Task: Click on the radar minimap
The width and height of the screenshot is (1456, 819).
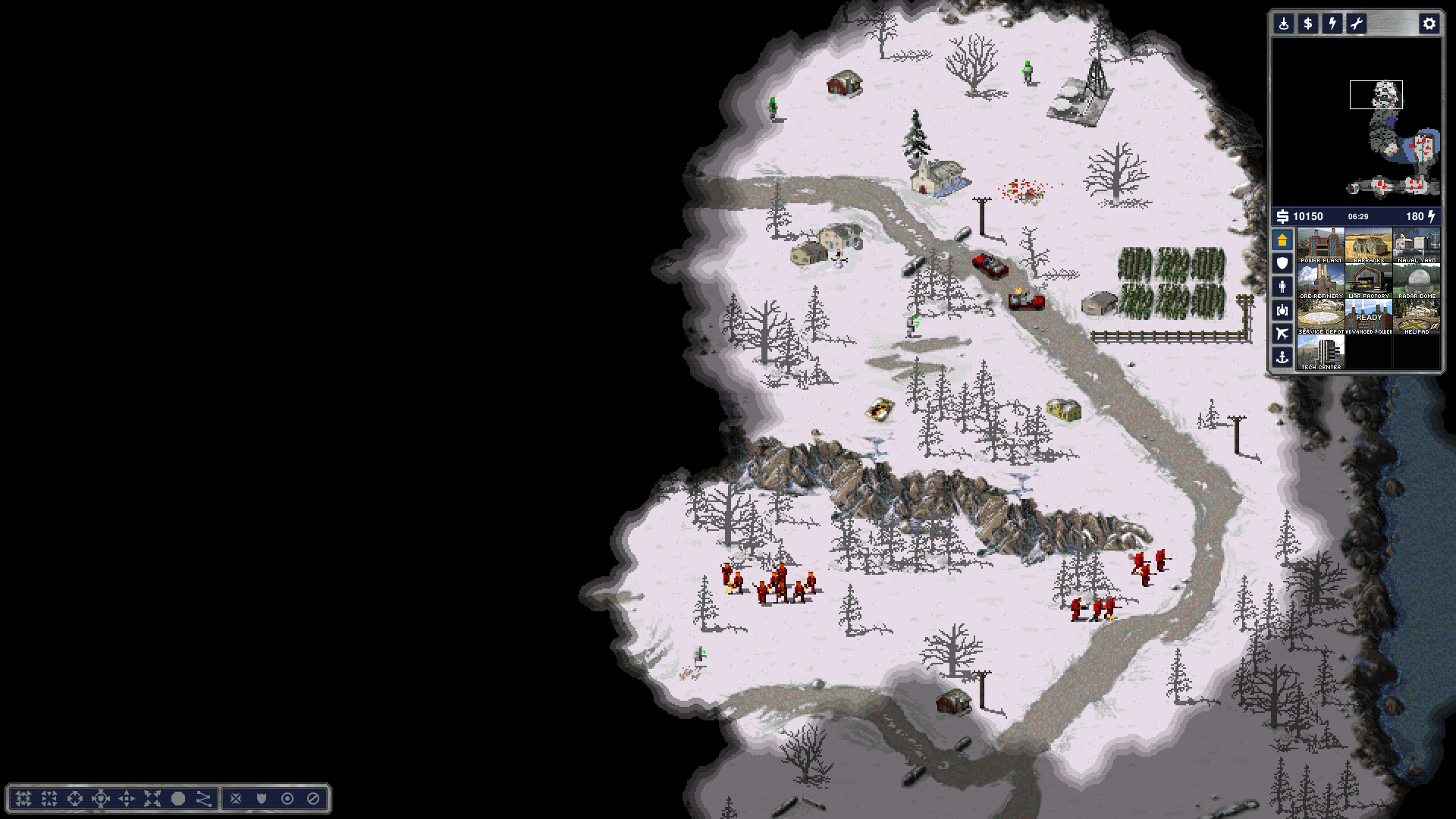Action: point(1356,121)
